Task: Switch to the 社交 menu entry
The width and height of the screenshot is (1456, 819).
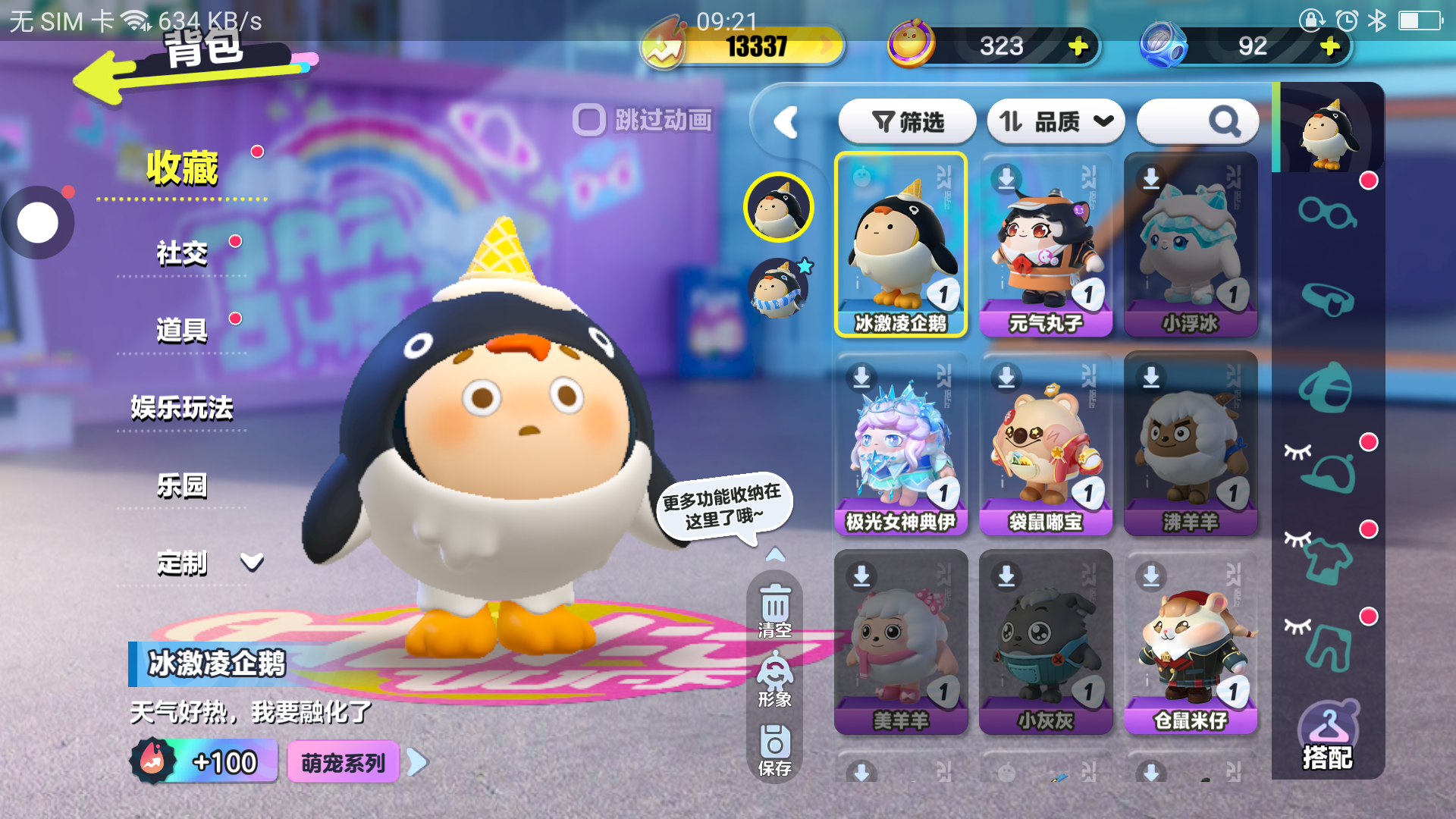Action: click(182, 253)
